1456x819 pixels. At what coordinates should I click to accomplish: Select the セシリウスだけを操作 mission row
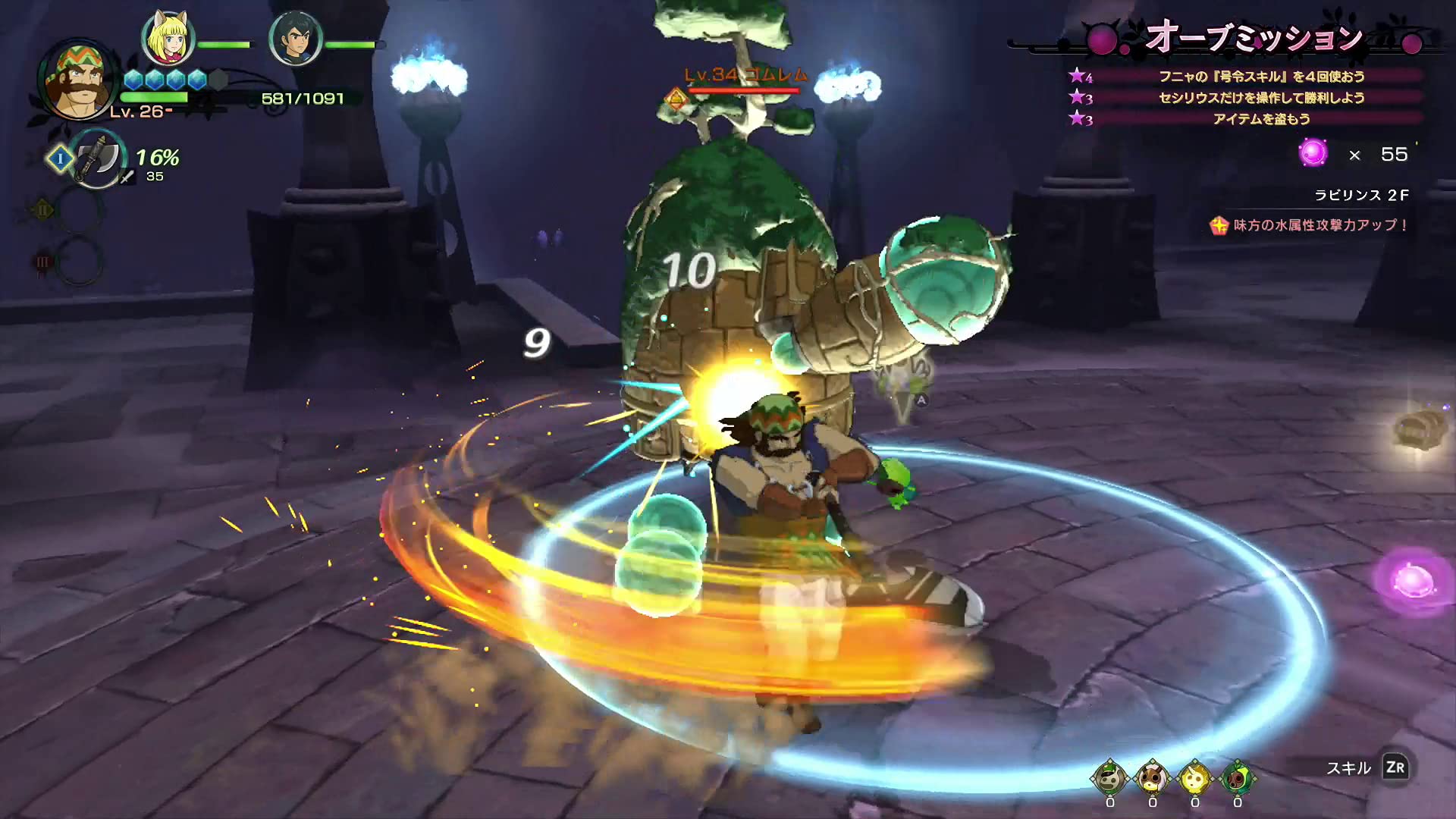pyautogui.click(x=1260, y=98)
